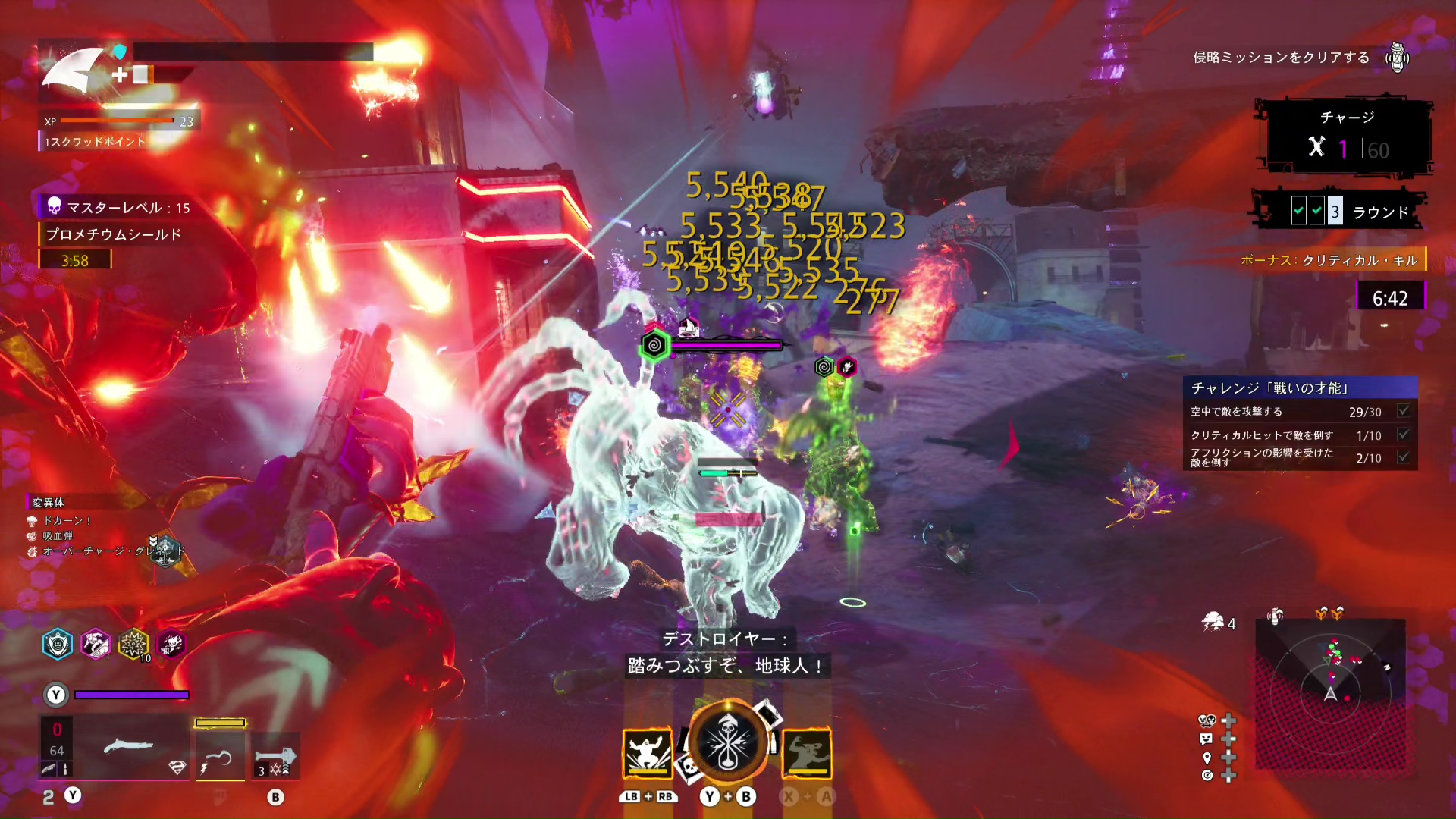Screen dimensions: 1456x819
Task: Click the flaming skull perk icon
Action: pyautogui.click(x=171, y=645)
